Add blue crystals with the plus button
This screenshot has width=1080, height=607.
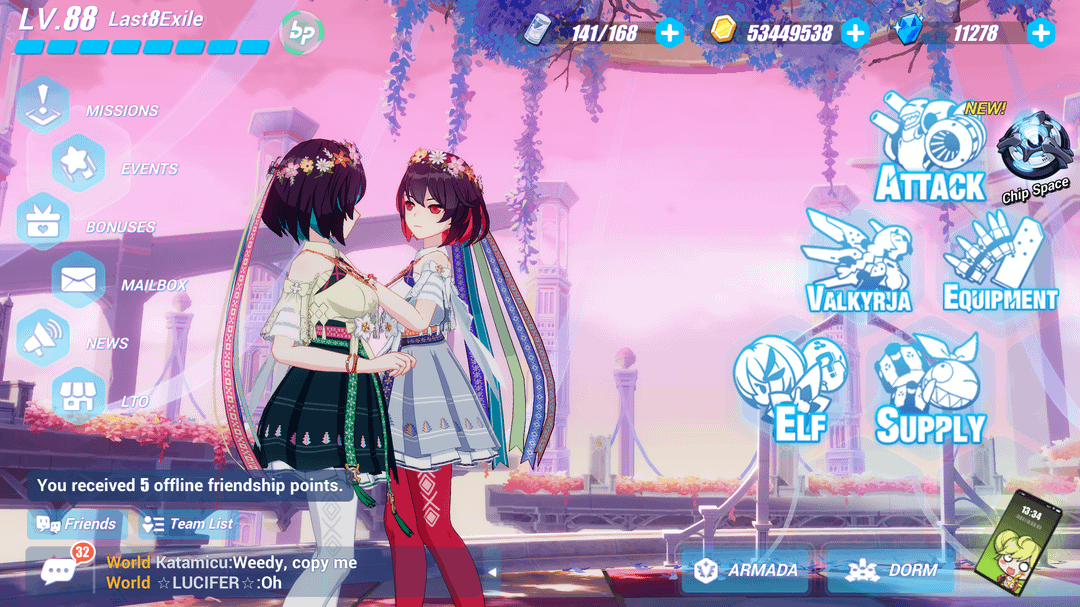1041,33
